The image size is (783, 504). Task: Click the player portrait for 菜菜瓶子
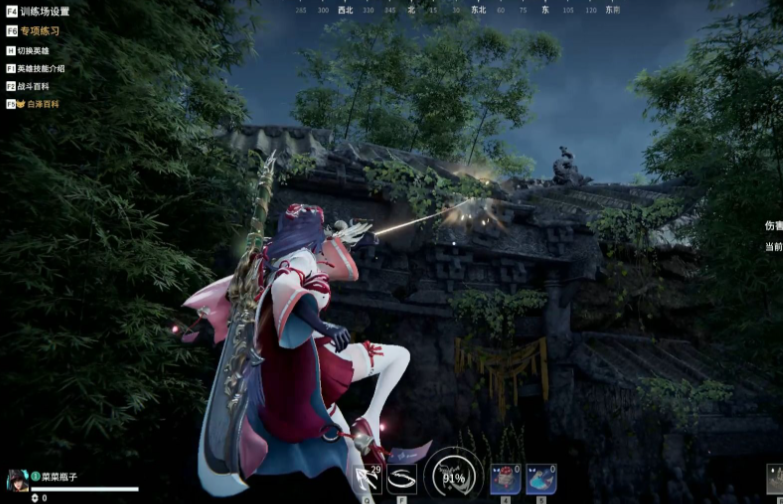coord(15,480)
